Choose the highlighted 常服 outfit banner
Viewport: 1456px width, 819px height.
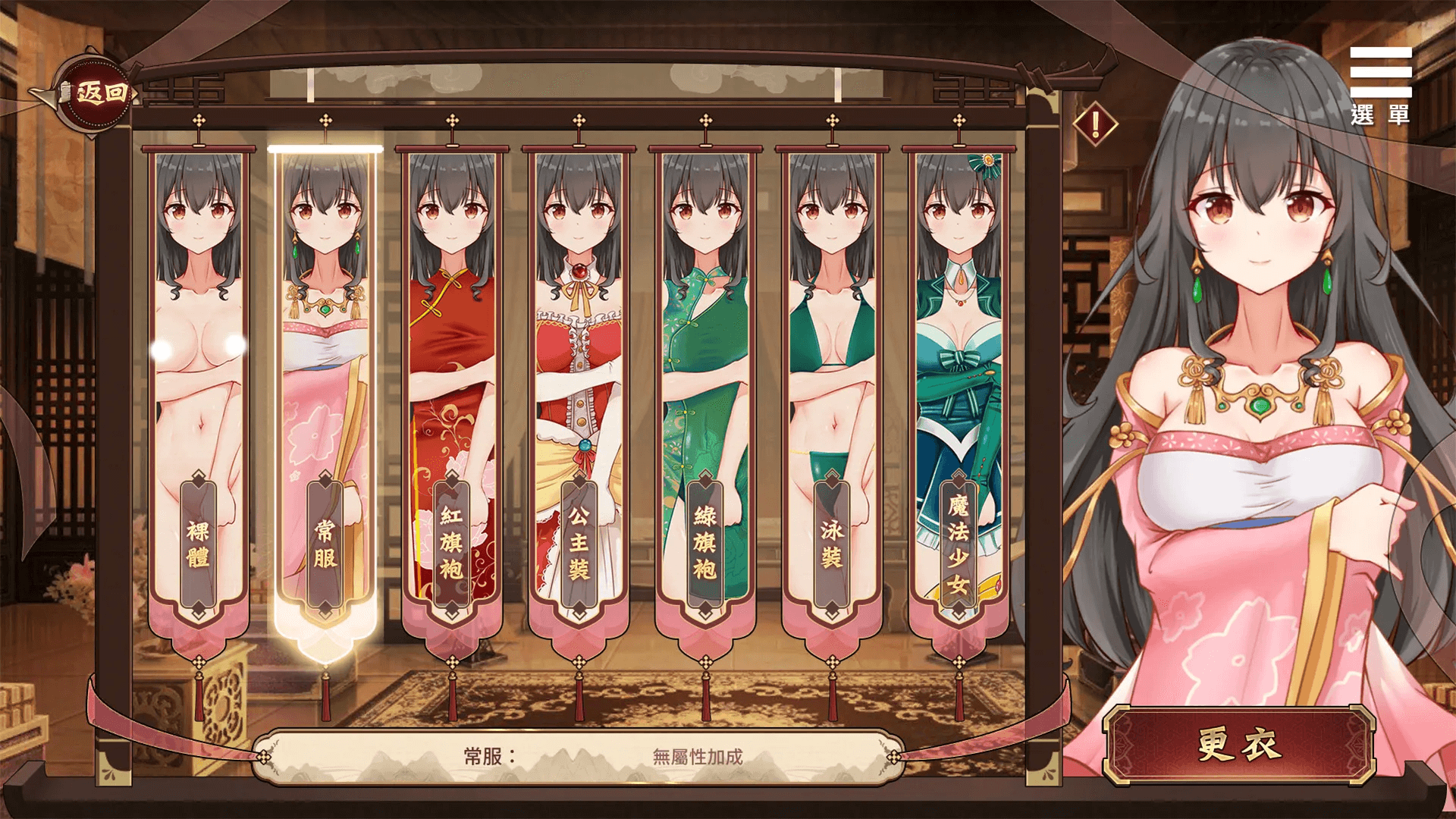325,394
